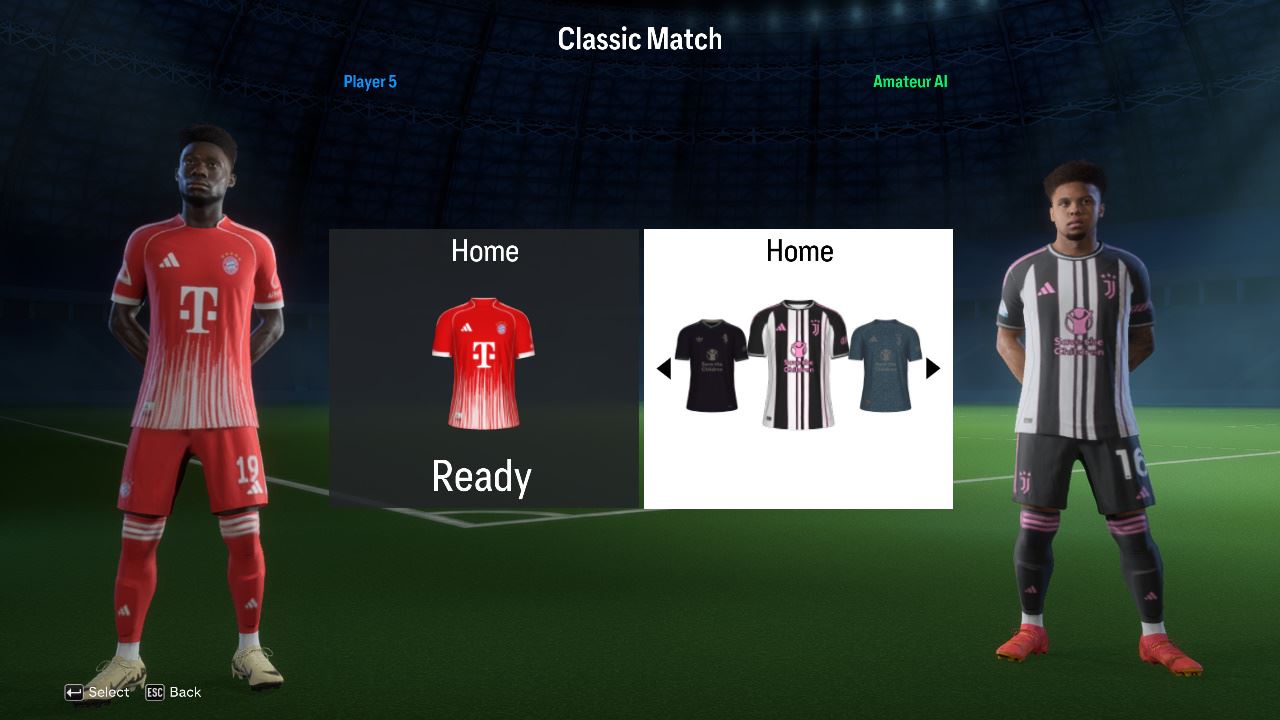Click the Select prompt at the bottom
Screen dimensions: 1280x720
tap(97, 692)
